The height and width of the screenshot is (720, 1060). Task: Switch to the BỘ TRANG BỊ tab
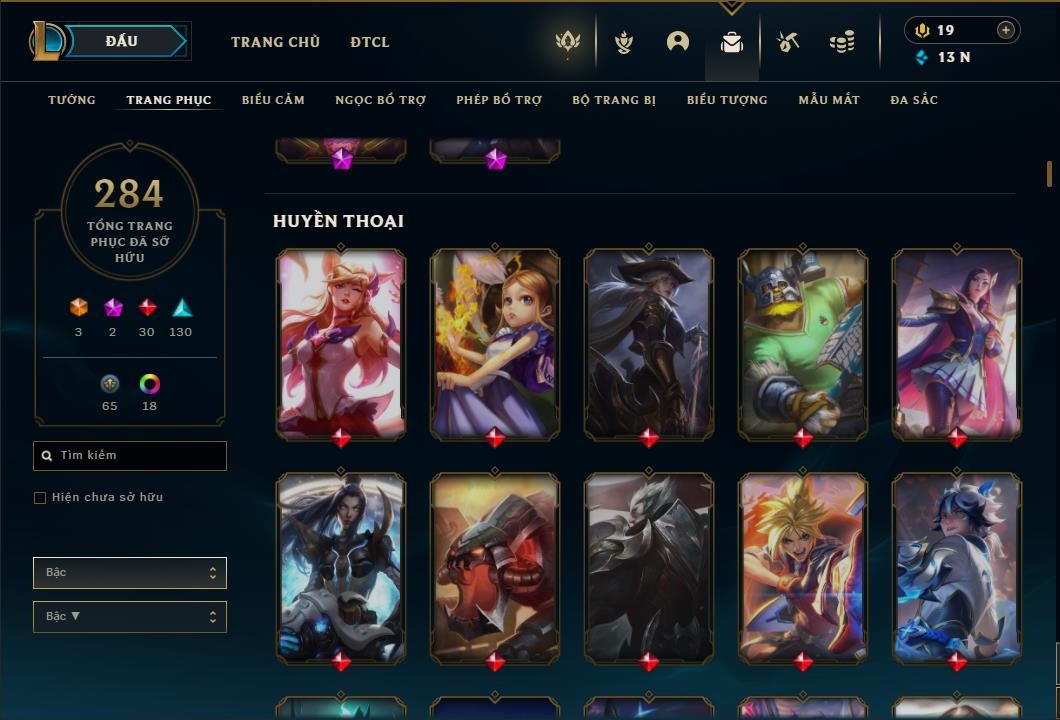(614, 100)
